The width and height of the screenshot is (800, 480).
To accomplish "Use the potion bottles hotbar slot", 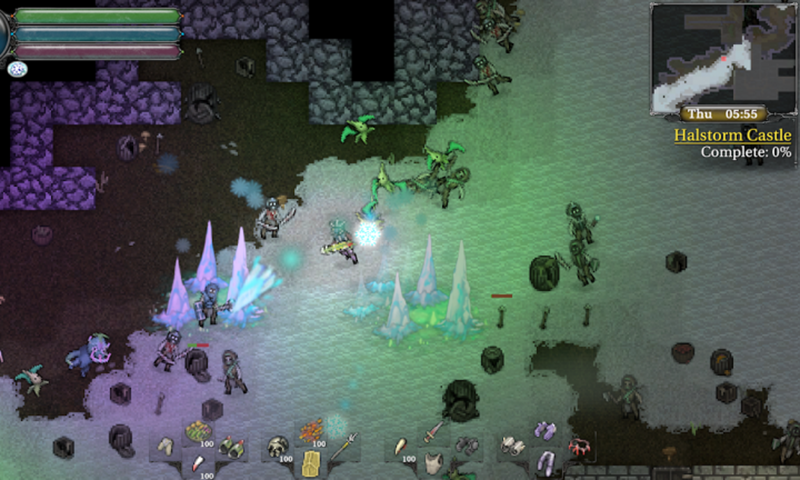I will [x=231, y=446].
